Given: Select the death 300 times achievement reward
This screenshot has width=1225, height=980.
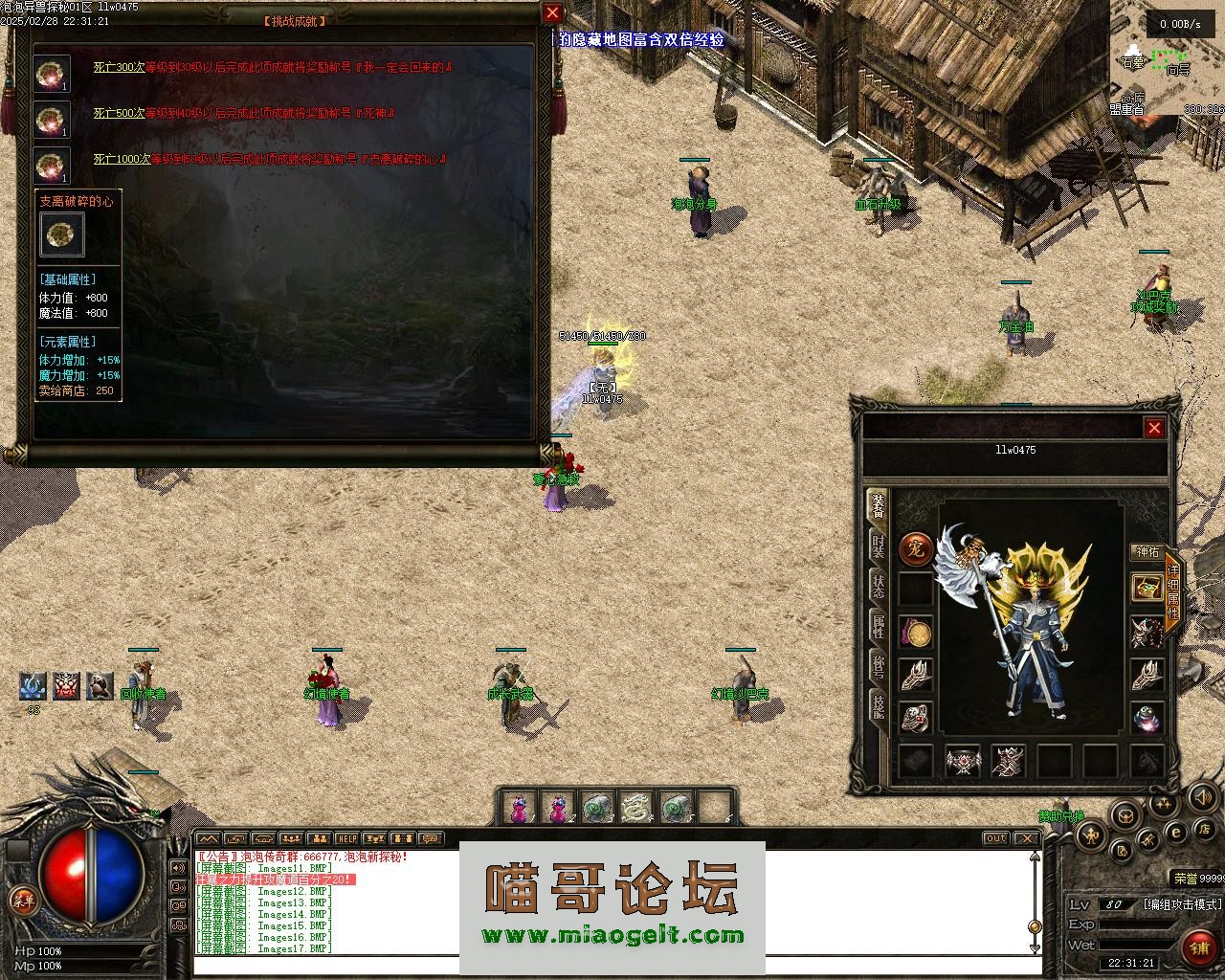Looking at the screenshot, I should coord(52,74).
